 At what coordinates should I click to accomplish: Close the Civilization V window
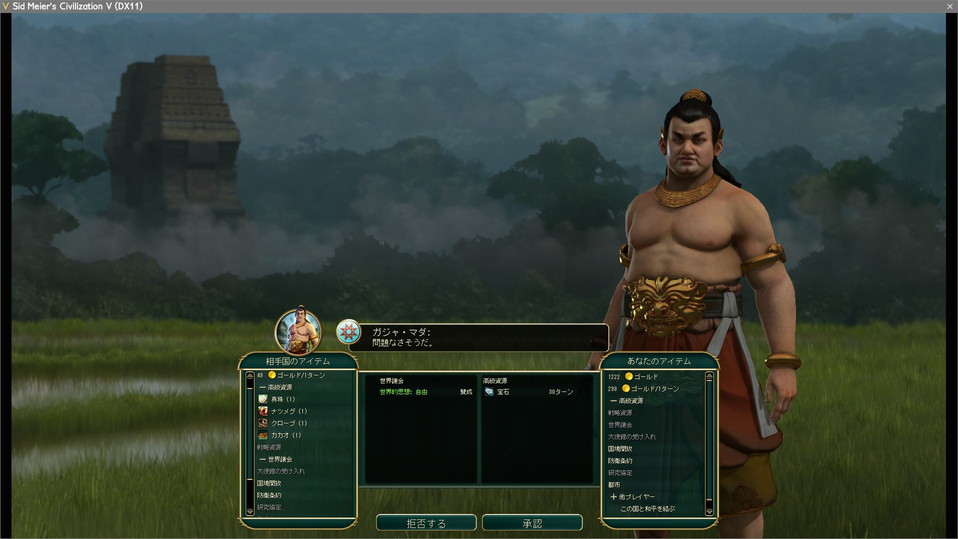click(x=949, y=6)
